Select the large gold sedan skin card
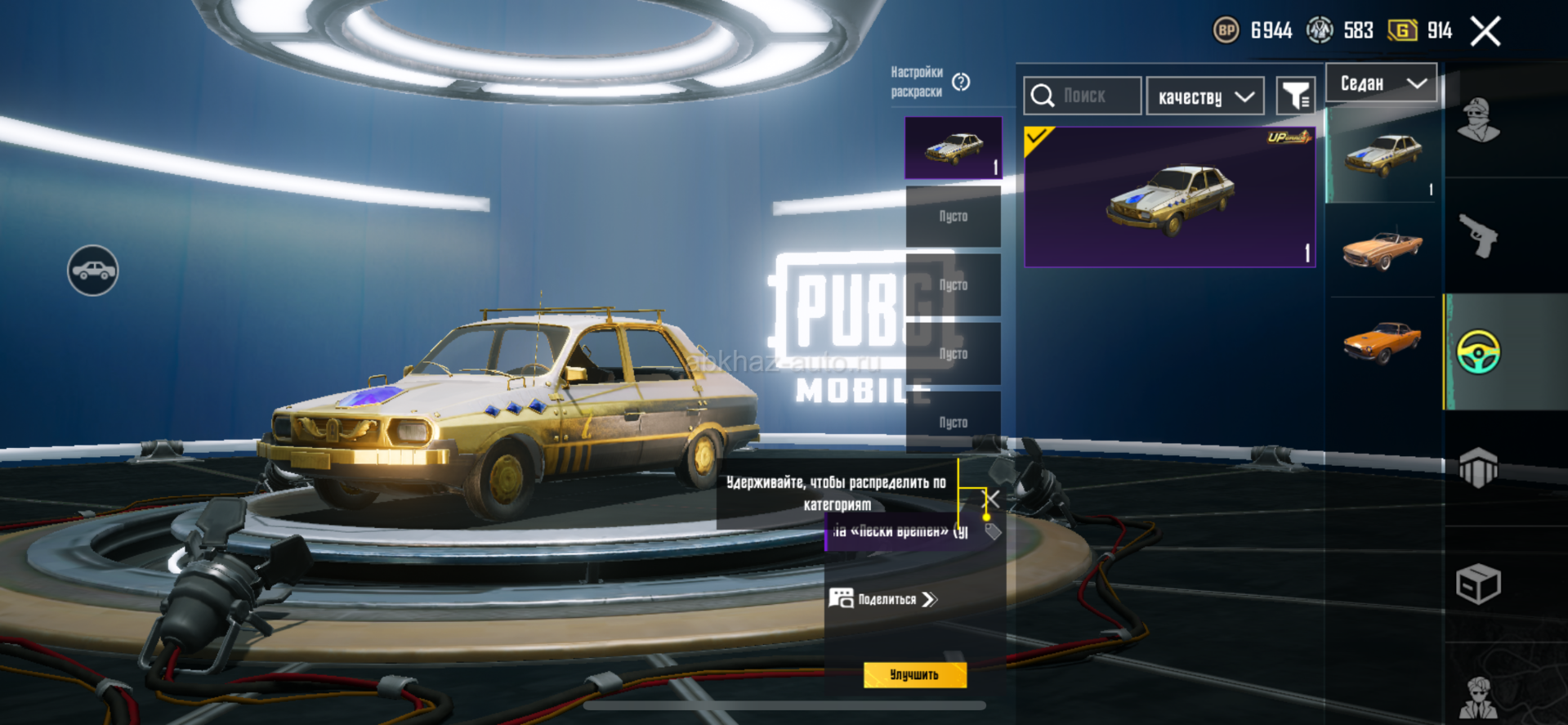This screenshot has width=1568, height=725. (1169, 197)
